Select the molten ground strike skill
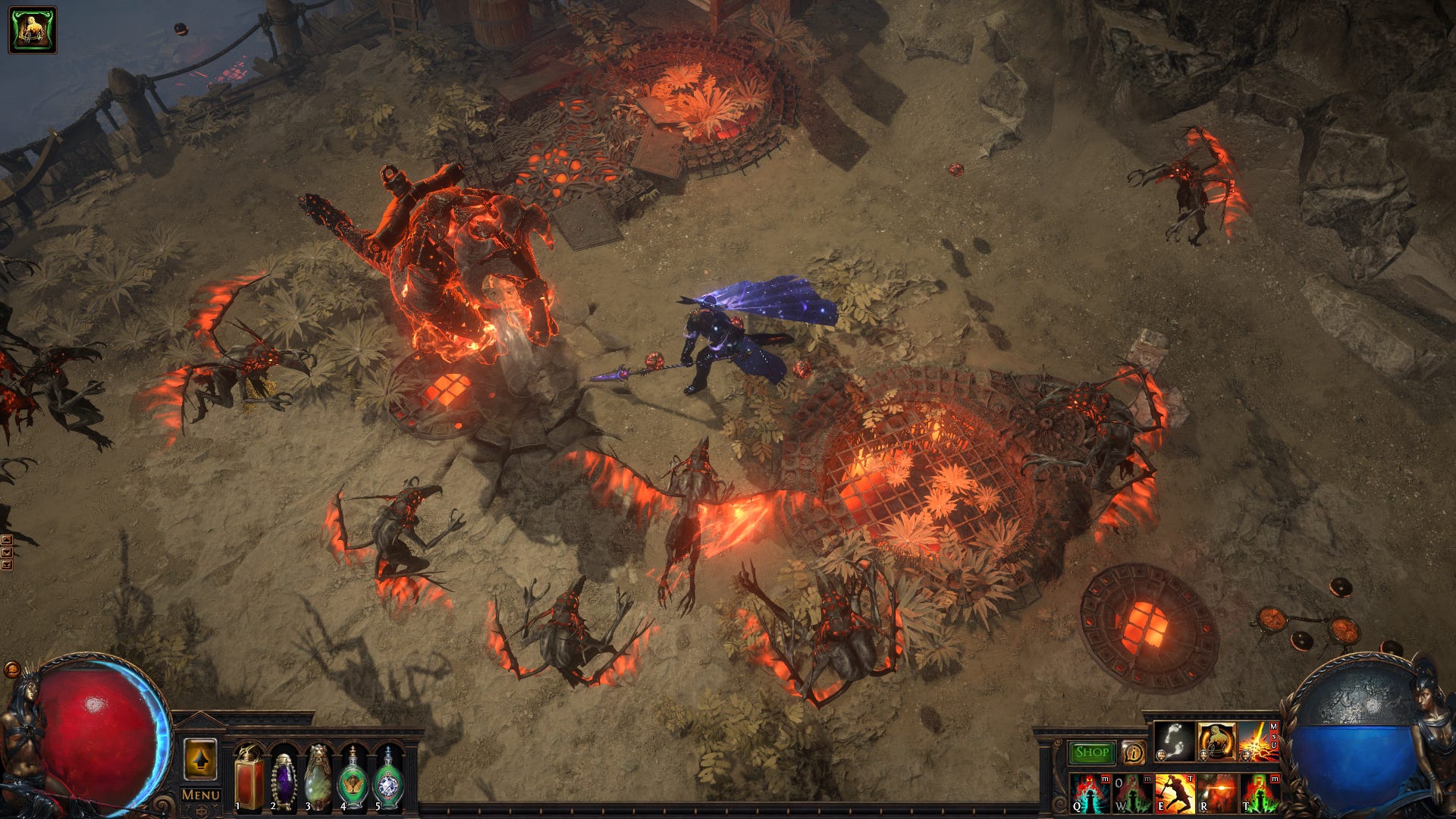 click(x=1258, y=742)
